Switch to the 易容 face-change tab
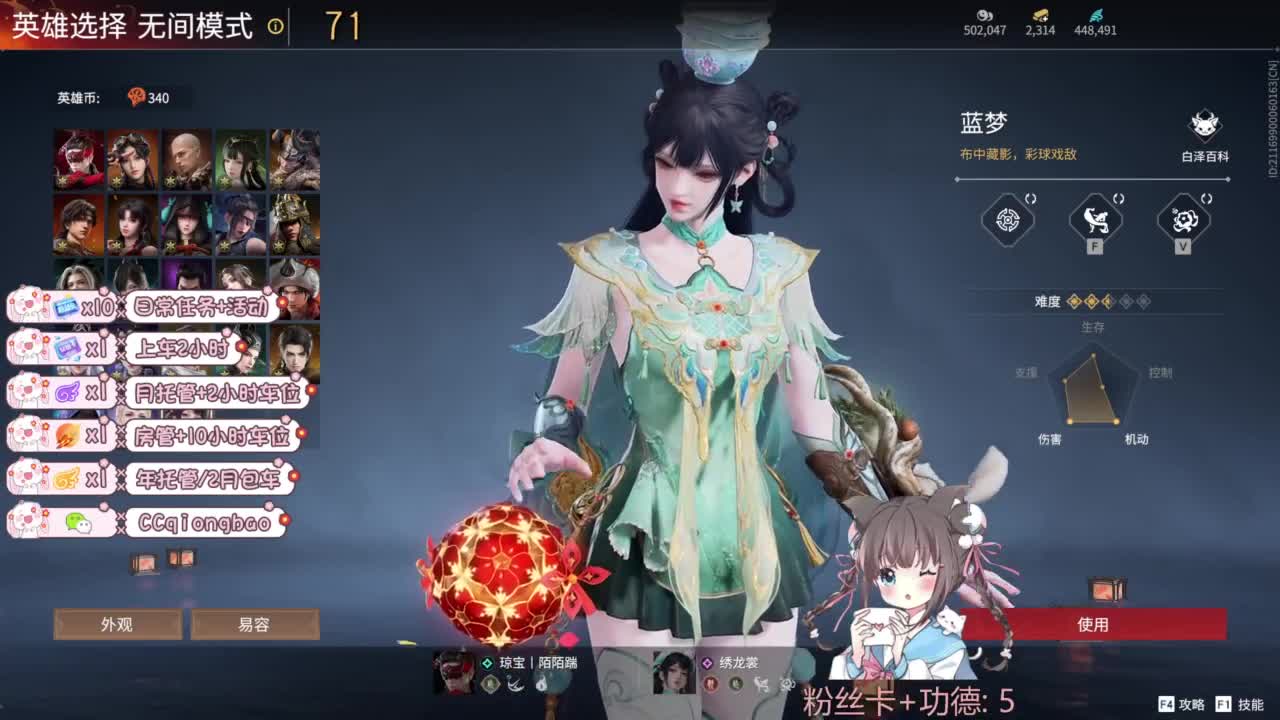 (x=254, y=623)
